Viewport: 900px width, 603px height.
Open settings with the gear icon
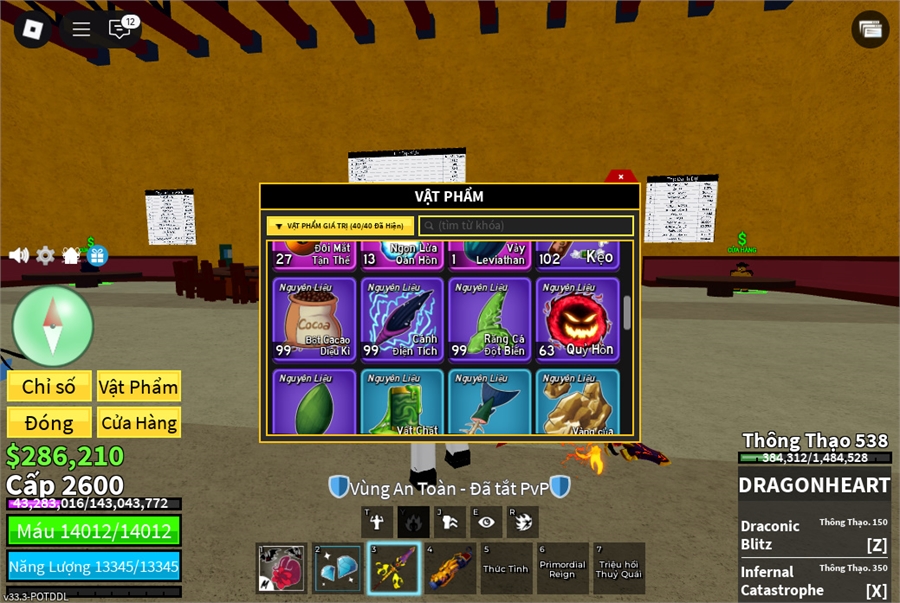(x=45, y=255)
